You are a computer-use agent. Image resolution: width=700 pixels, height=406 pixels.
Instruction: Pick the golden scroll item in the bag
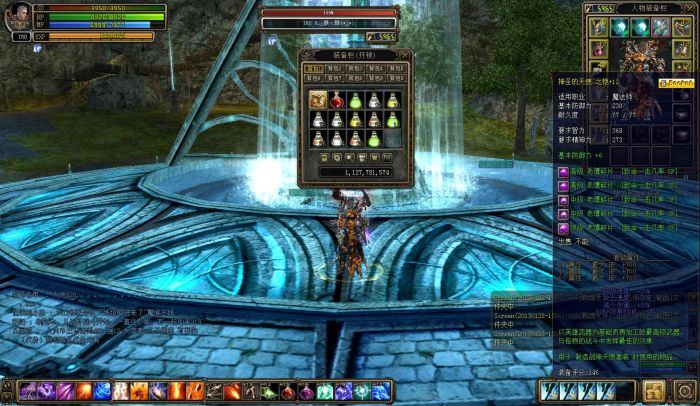pyautogui.click(x=318, y=99)
